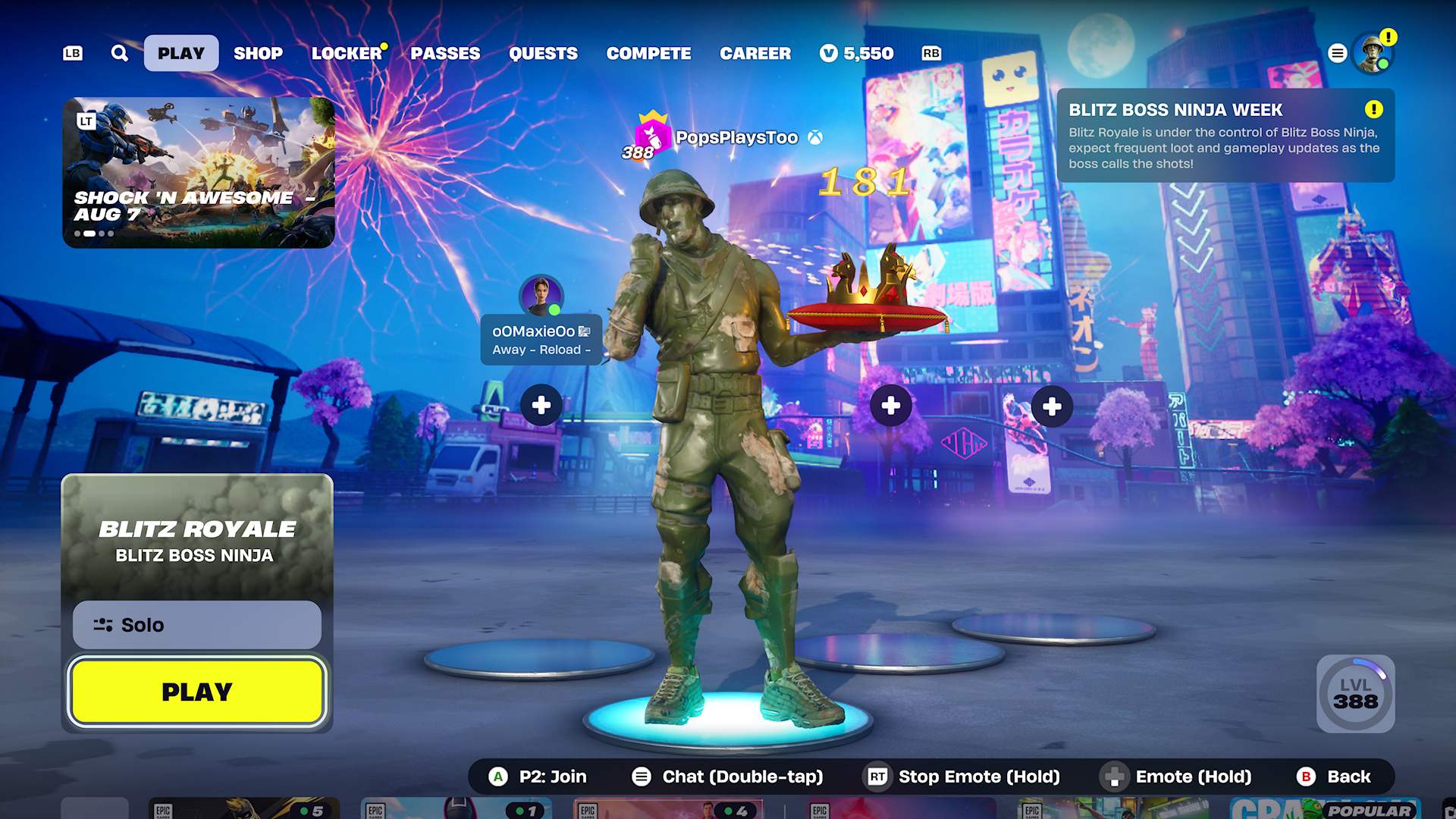Screen dimensions: 1456x819
Task: Open the LVL 388 level progress badge
Action: point(1356,695)
